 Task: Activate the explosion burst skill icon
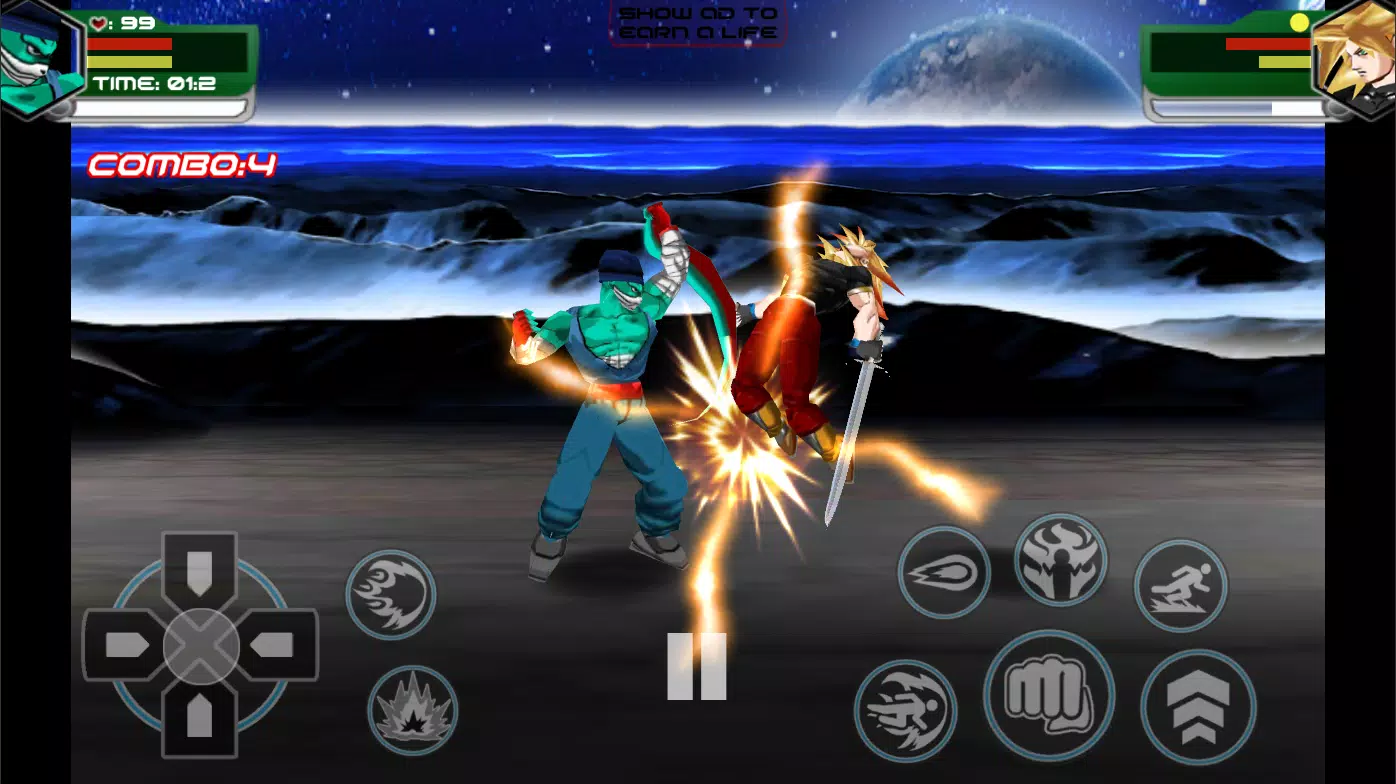412,711
